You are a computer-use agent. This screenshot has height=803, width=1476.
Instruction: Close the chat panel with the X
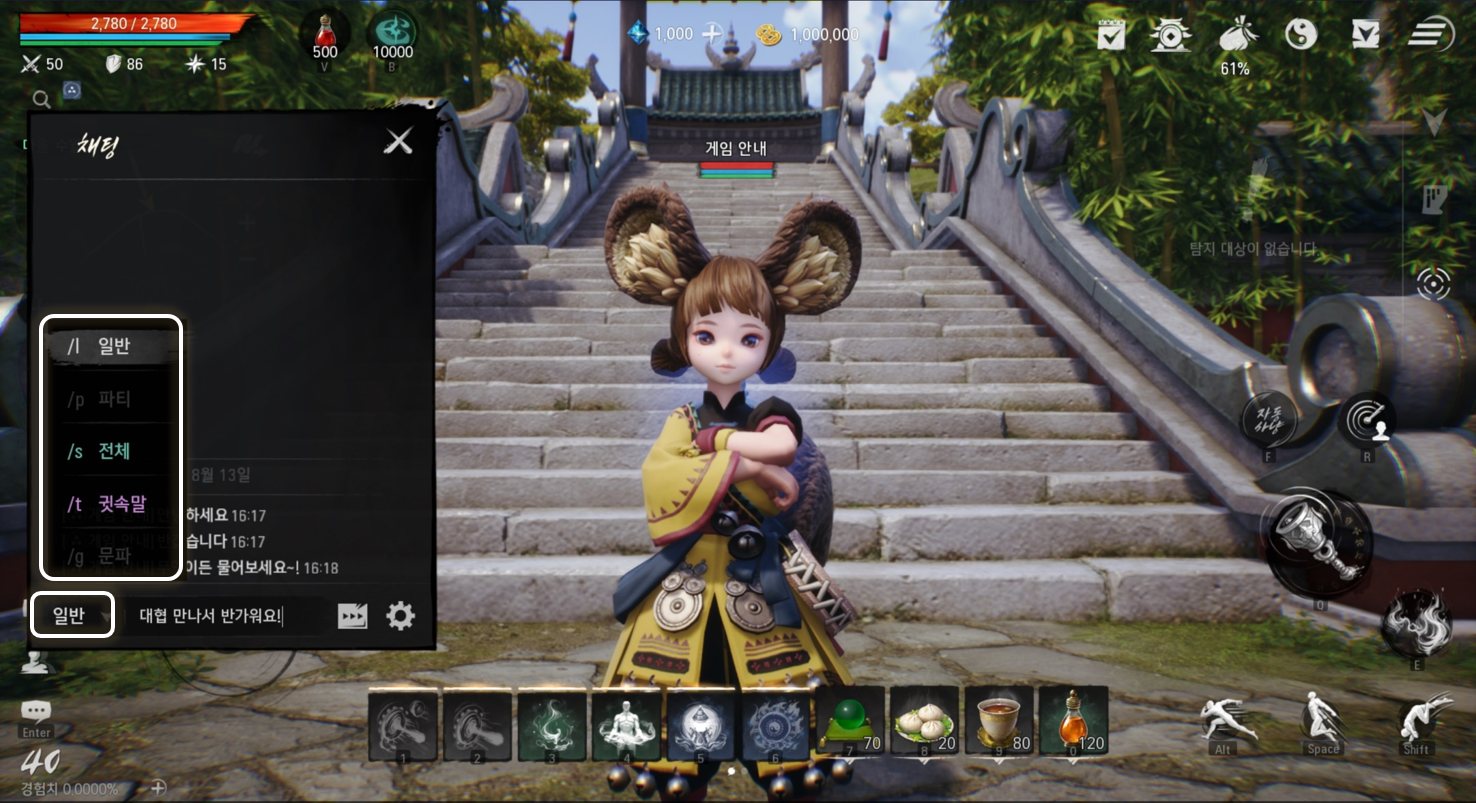pyautogui.click(x=399, y=141)
